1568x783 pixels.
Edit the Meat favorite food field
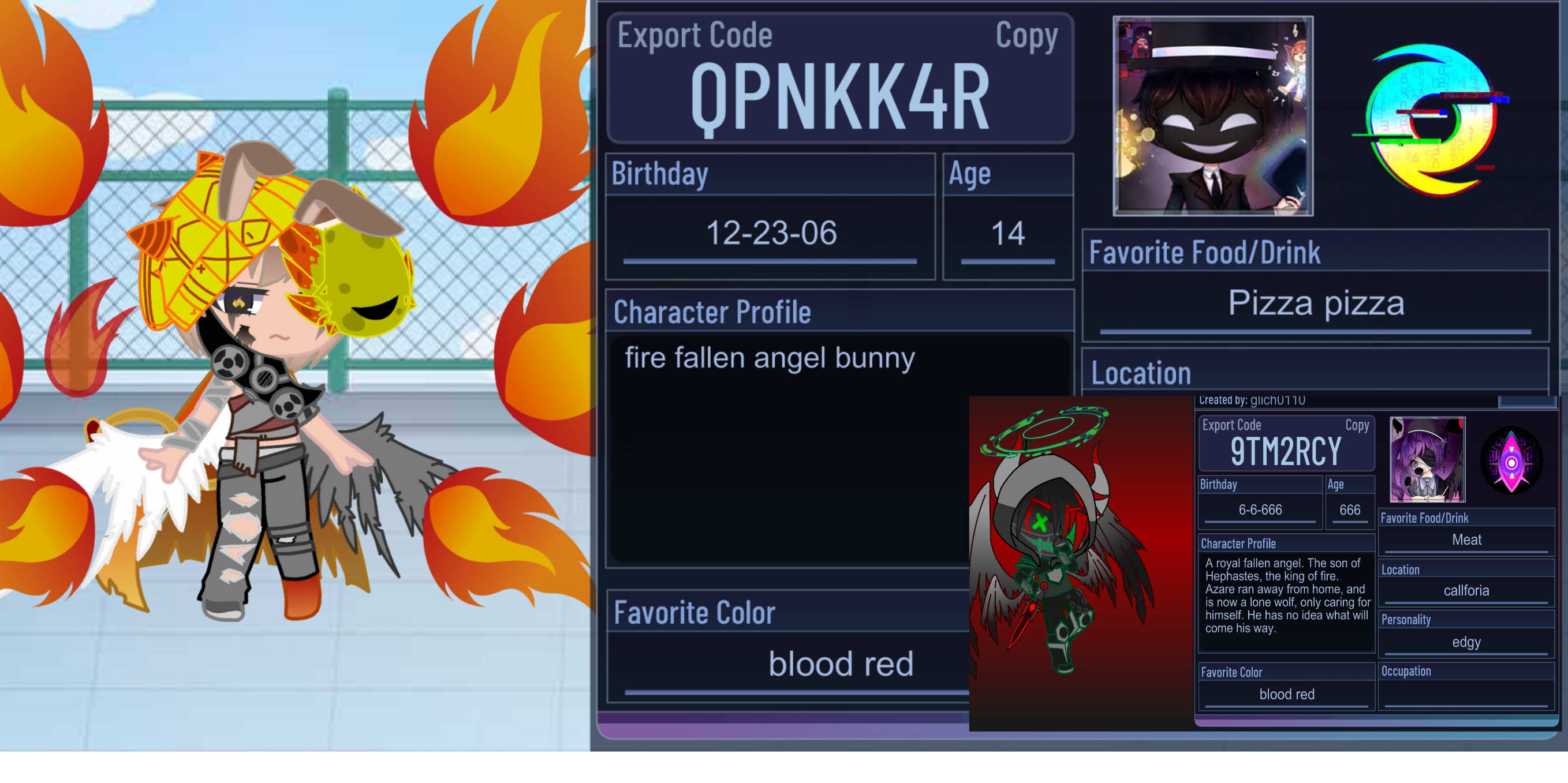(x=1466, y=540)
